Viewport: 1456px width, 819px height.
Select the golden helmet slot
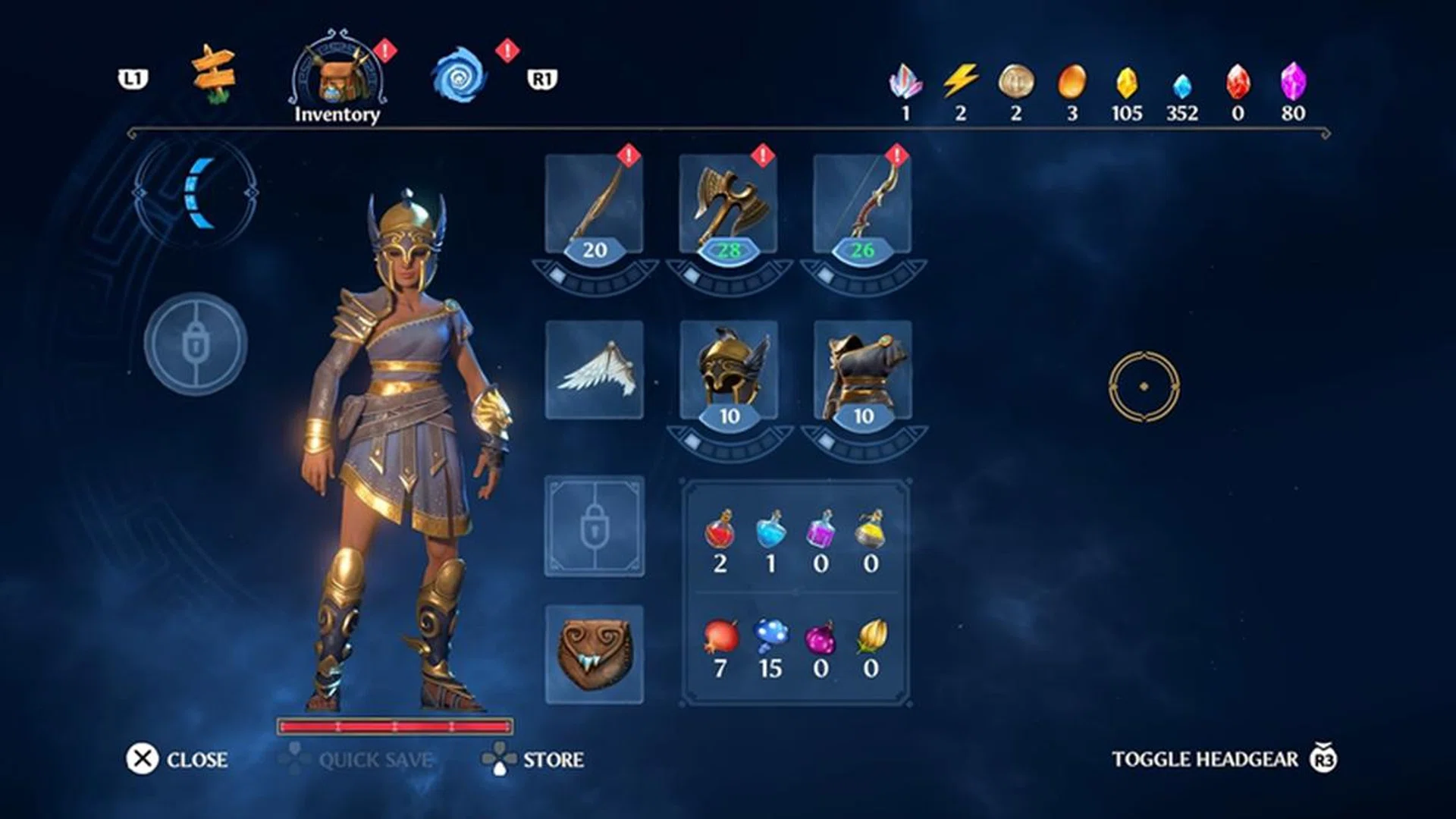[x=729, y=370]
